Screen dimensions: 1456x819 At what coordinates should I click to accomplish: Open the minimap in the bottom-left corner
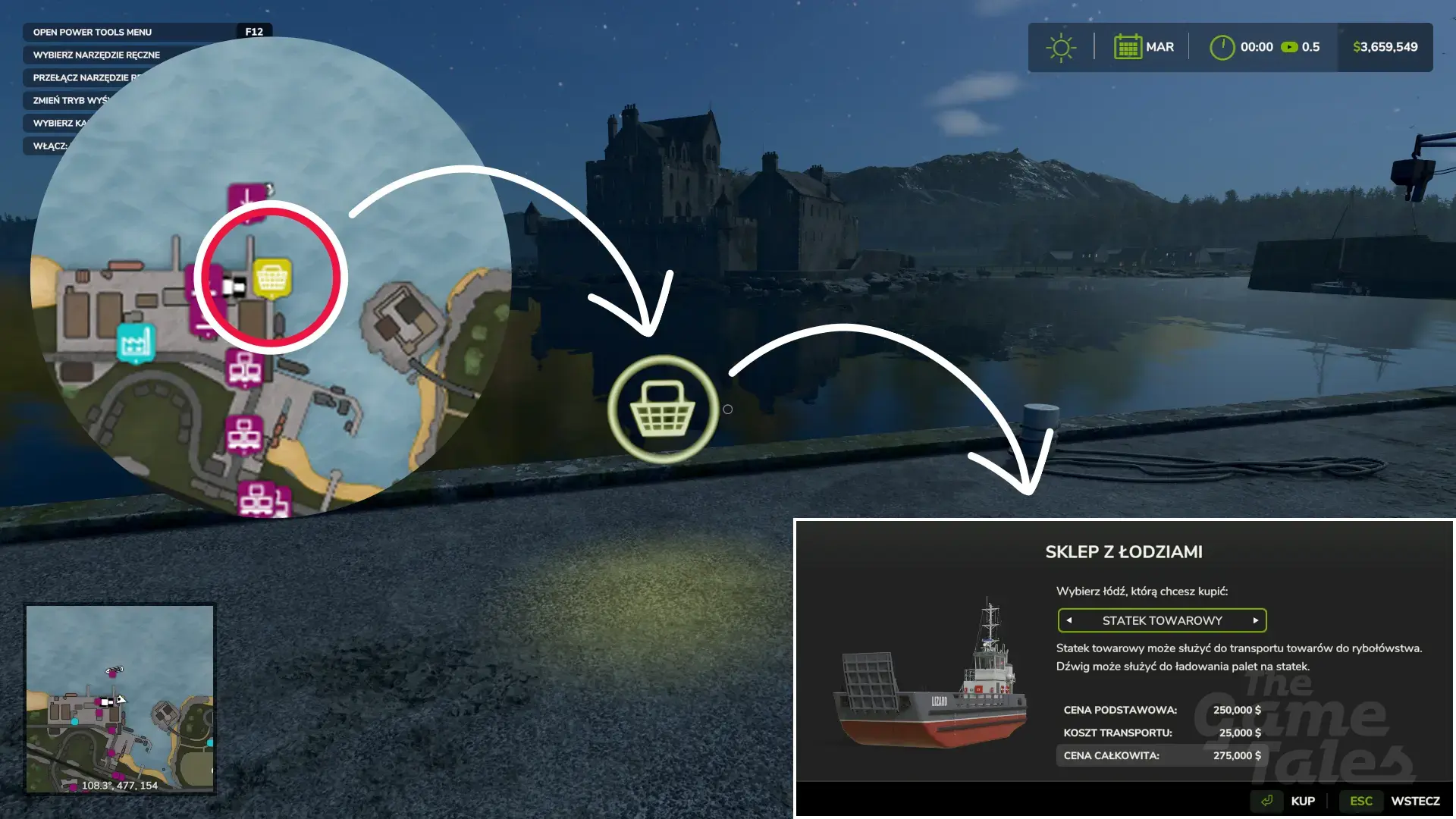pyautogui.click(x=120, y=698)
